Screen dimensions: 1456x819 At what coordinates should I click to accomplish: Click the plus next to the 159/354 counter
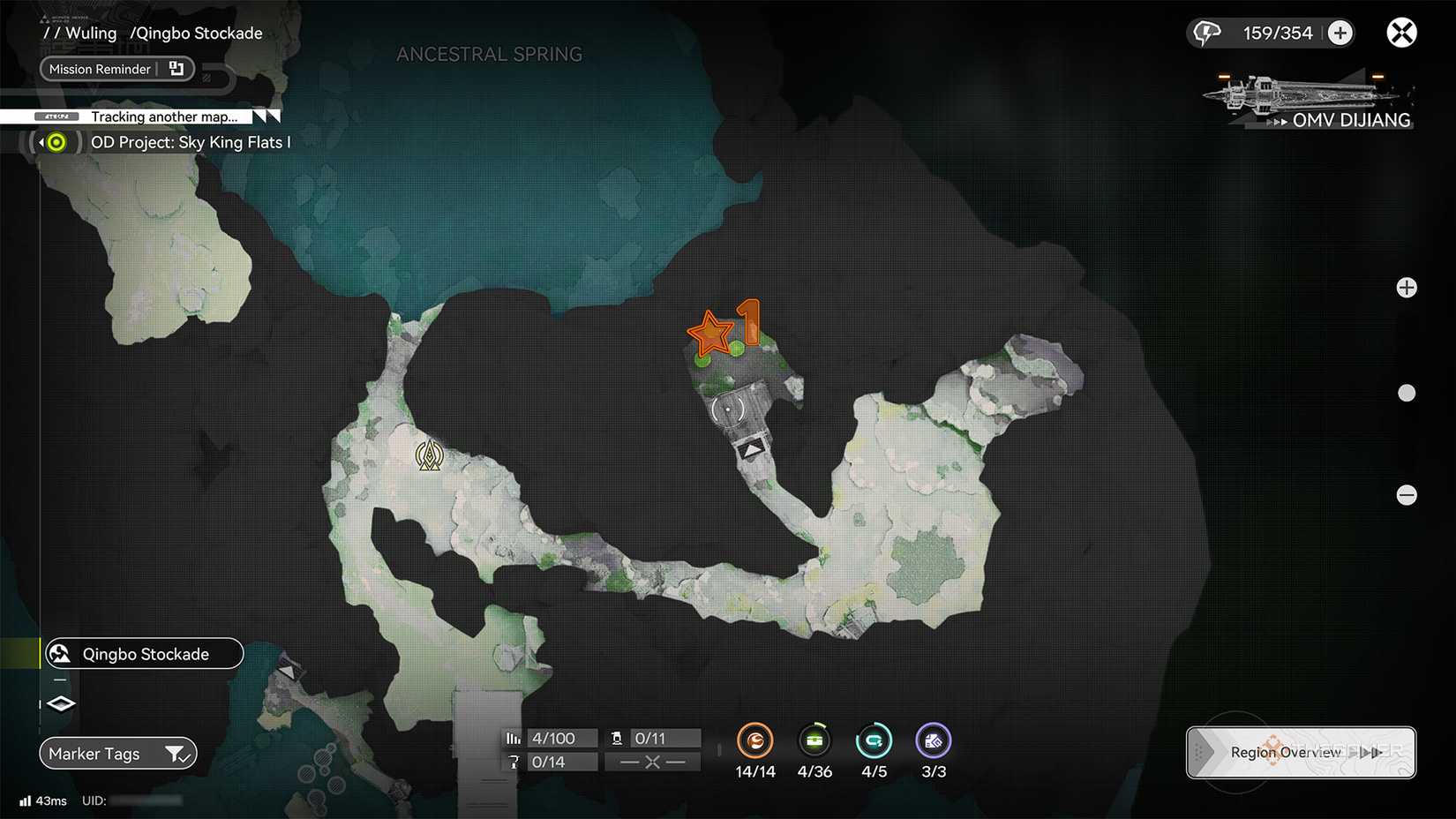1340,33
